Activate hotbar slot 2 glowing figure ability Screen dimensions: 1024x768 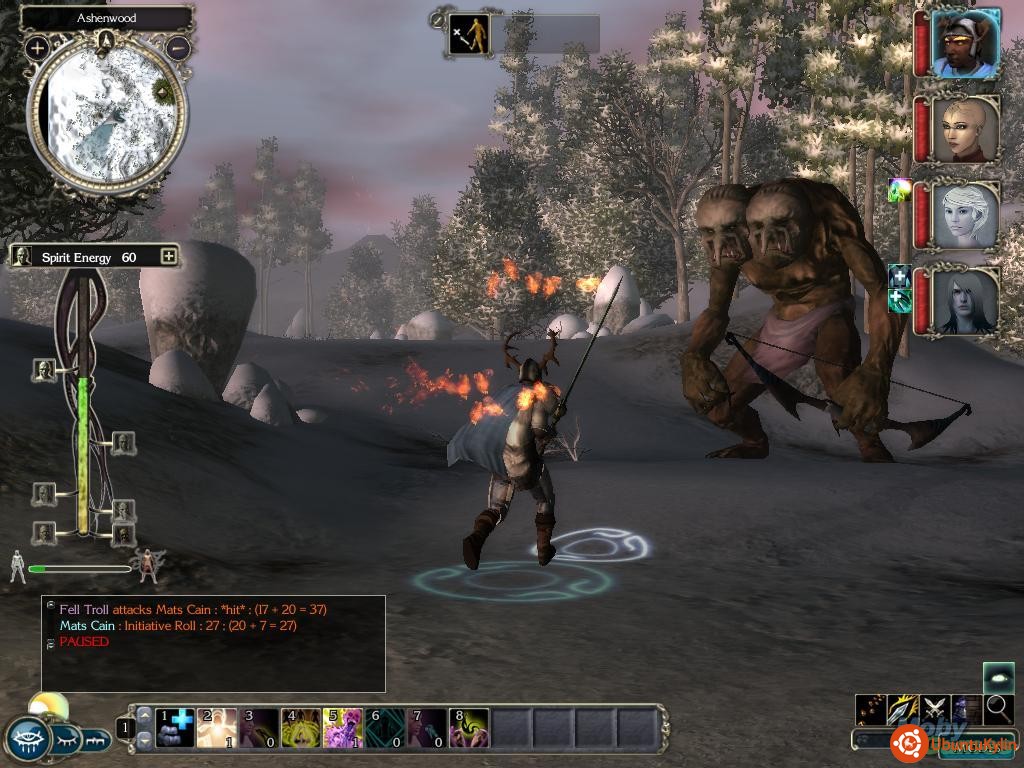point(217,728)
